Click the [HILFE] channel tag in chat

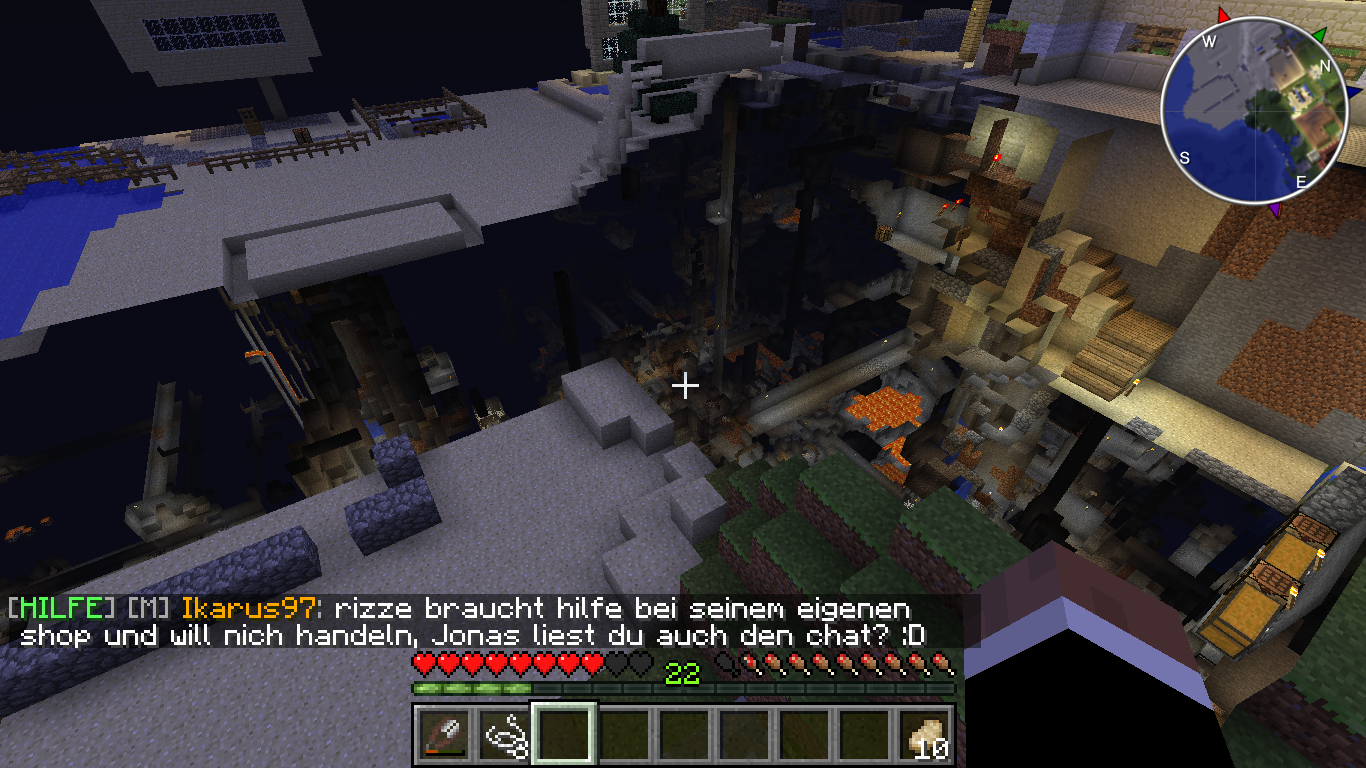(60, 608)
